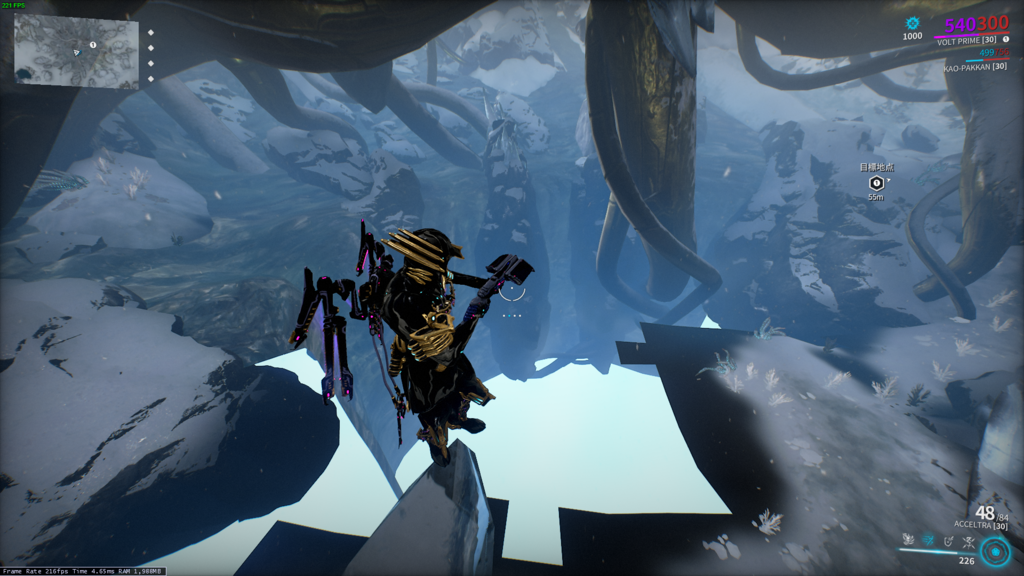Use the Electric Shield ability icon

point(948,541)
